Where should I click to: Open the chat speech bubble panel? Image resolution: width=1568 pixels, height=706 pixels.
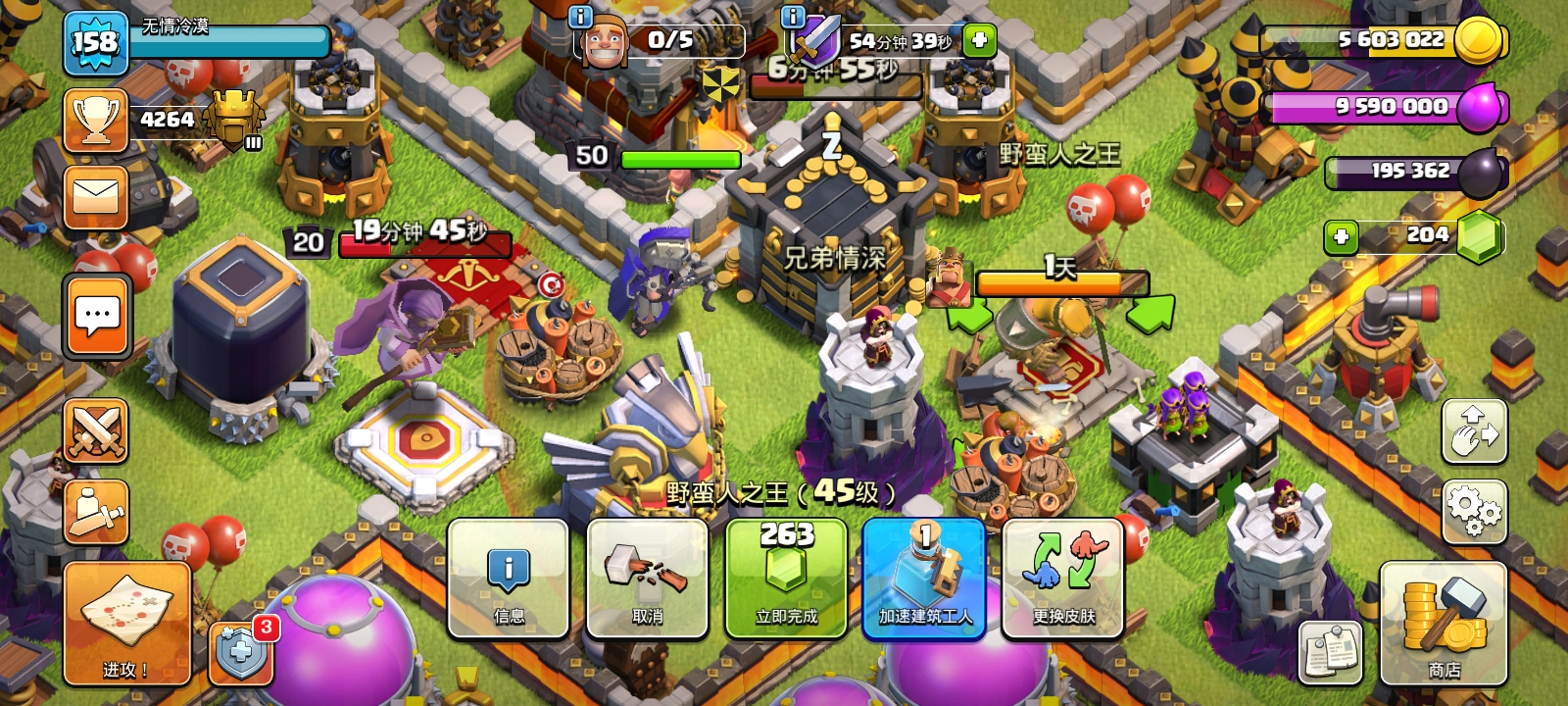click(97, 316)
